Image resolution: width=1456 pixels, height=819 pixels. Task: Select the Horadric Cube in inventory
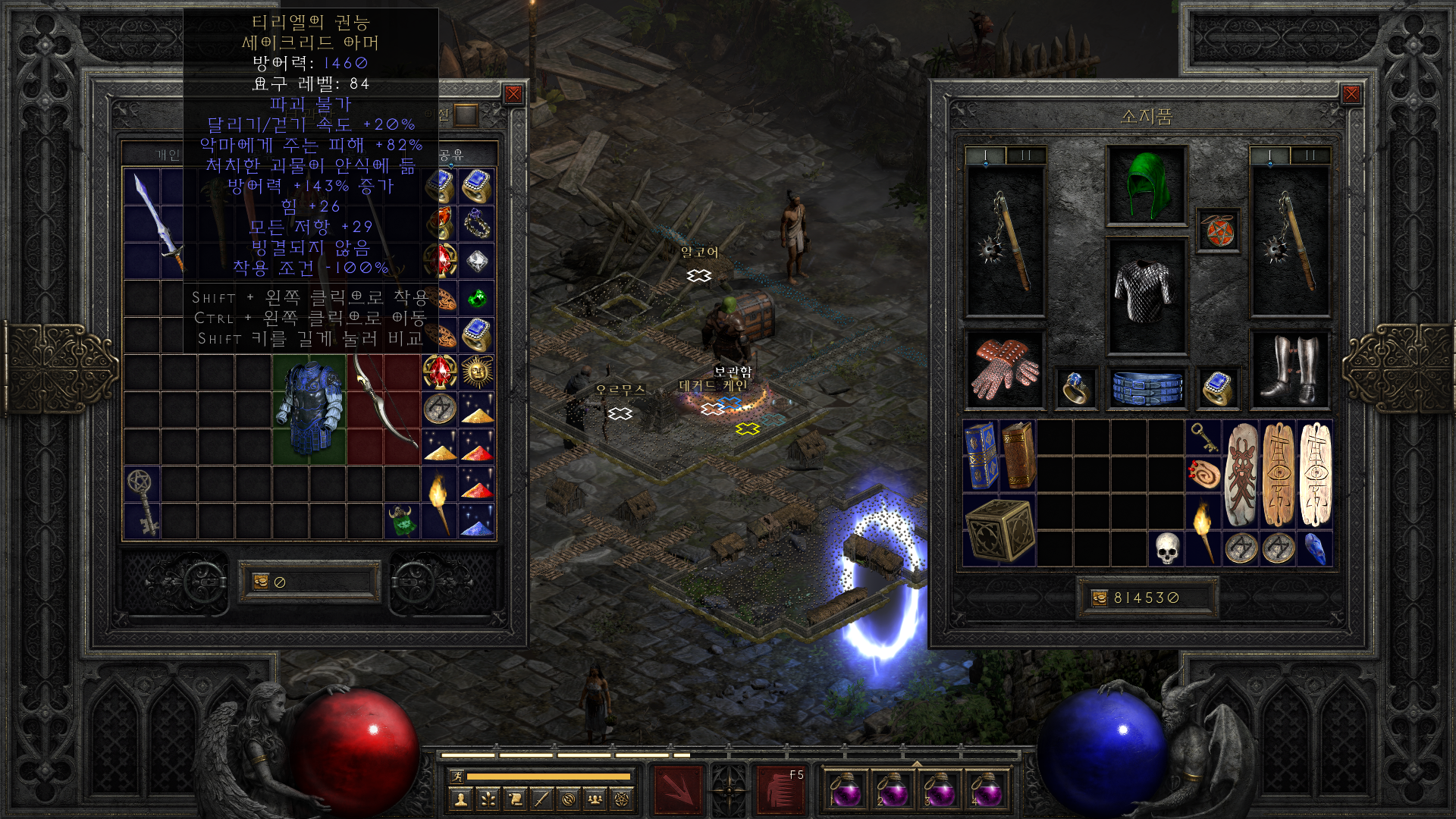(999, 530)
